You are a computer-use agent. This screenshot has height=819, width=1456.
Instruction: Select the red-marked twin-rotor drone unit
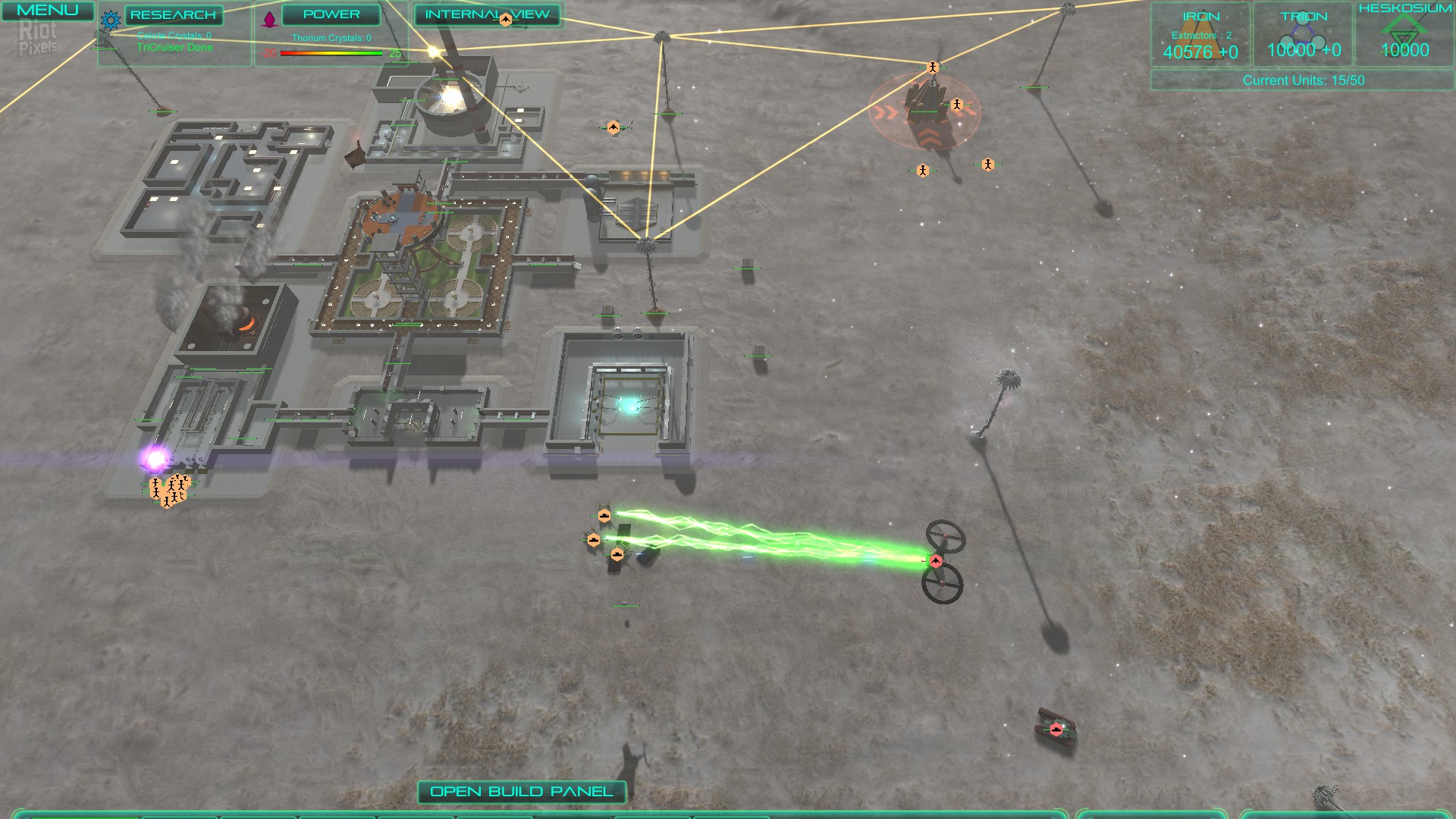pyautogui.click(x=937, y=561)
